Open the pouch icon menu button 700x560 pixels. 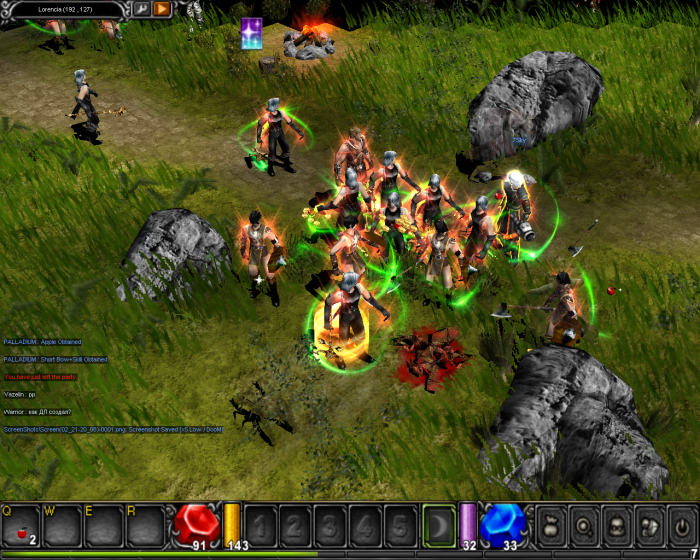pyautogui.click(x=551, y=525)
